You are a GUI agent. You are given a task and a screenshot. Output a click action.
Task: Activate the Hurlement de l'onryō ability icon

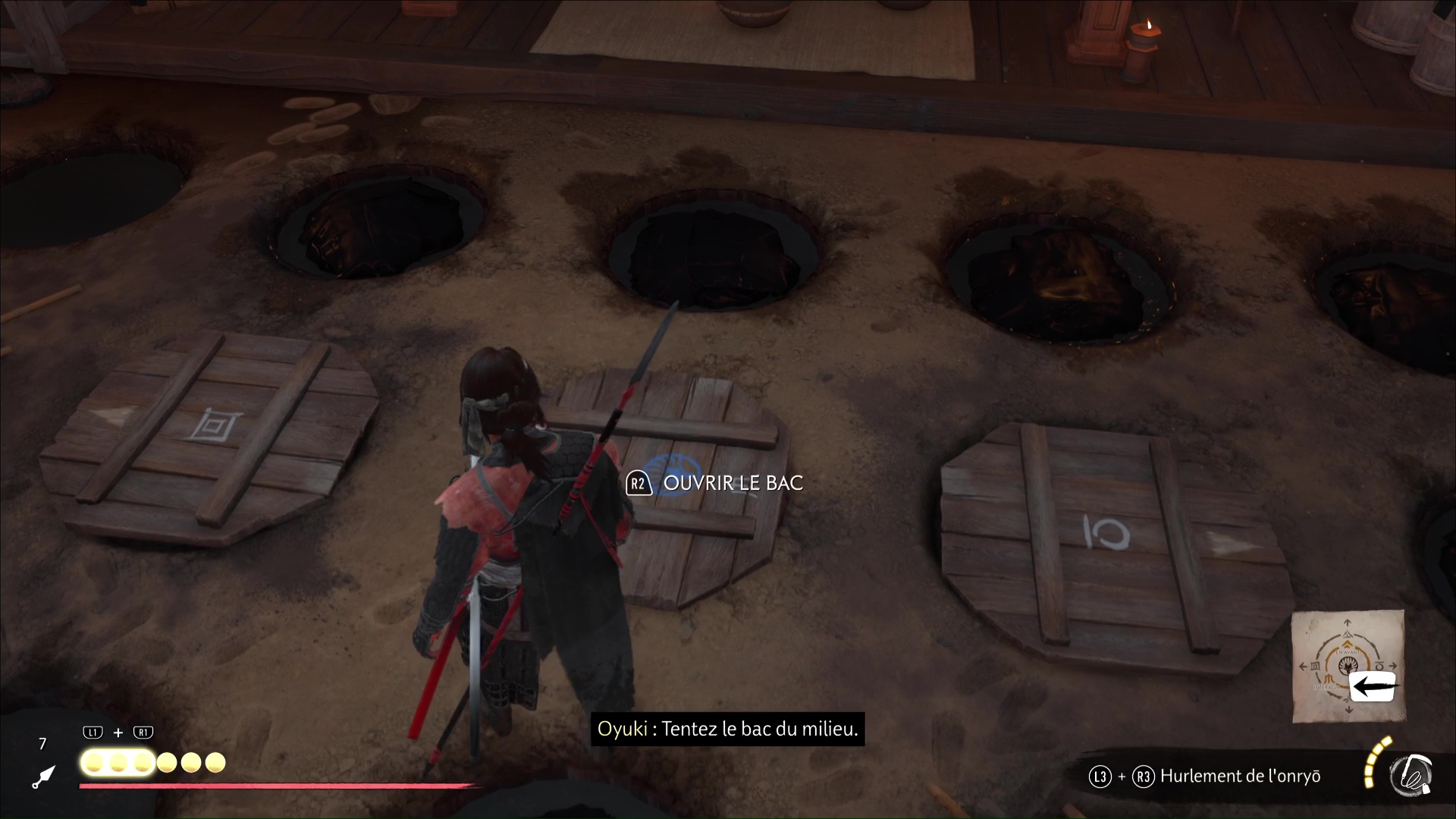pos(1410,775)
